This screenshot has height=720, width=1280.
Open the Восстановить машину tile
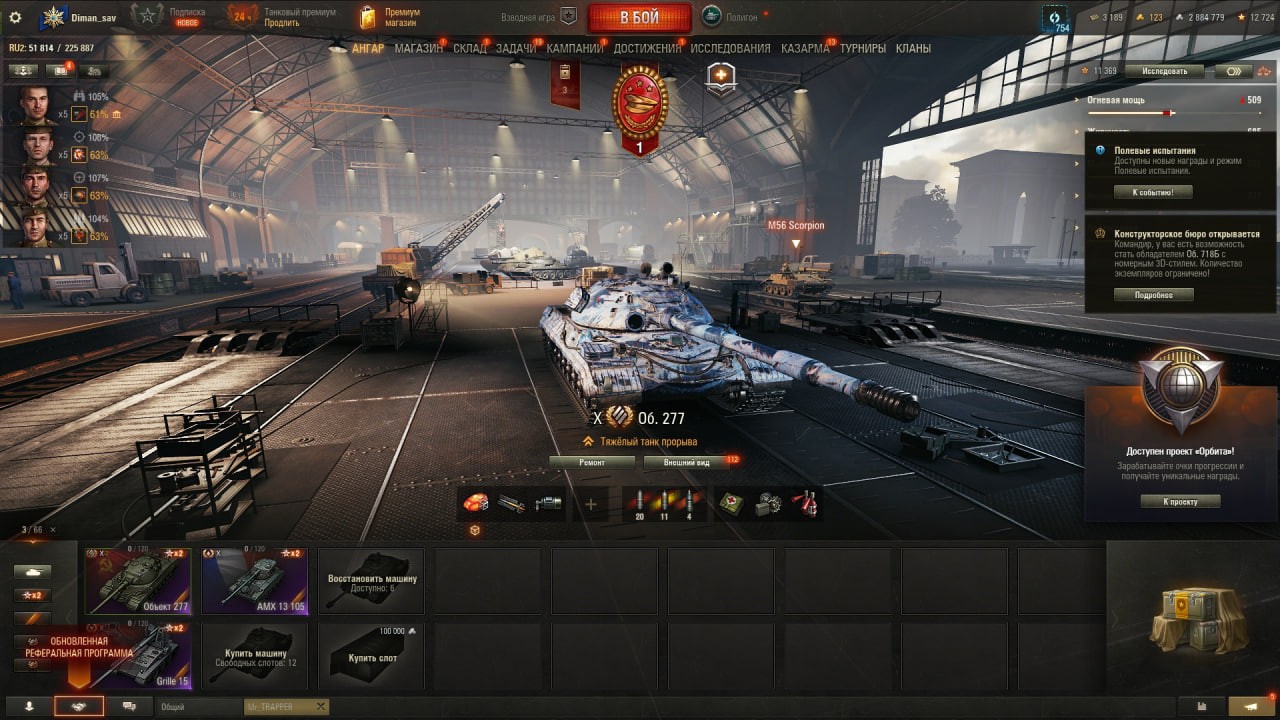(370, 580)
